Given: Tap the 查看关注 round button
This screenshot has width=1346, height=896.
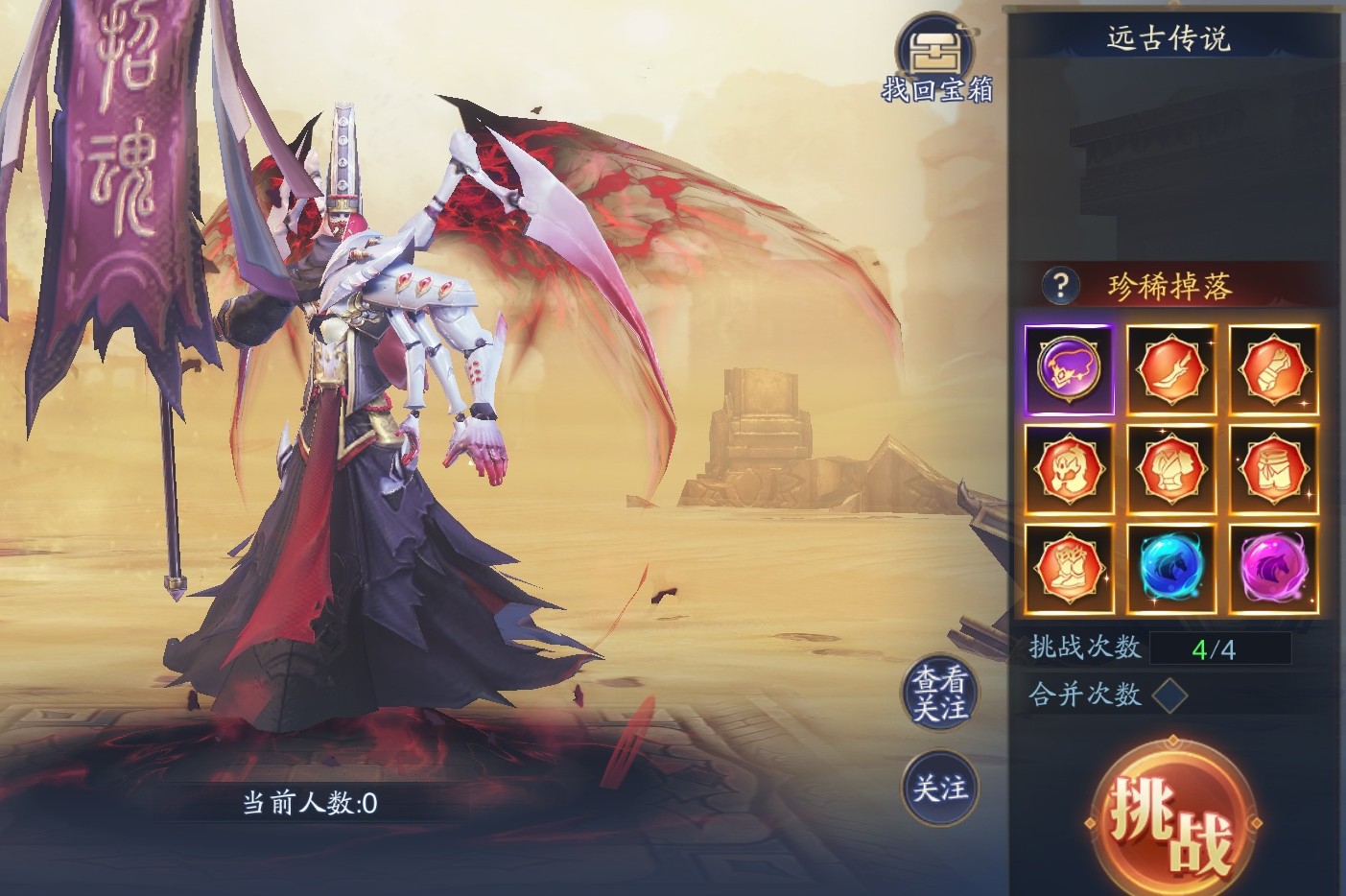Looking at the screenshot, I should pyautogui.click(x=939, y=694).
